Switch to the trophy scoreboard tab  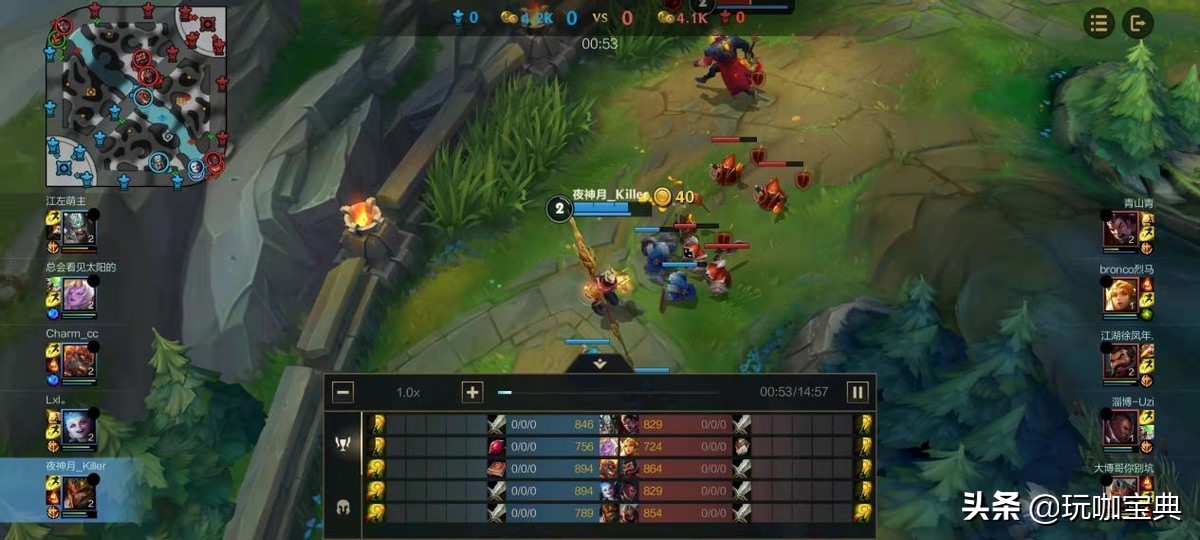342,442
